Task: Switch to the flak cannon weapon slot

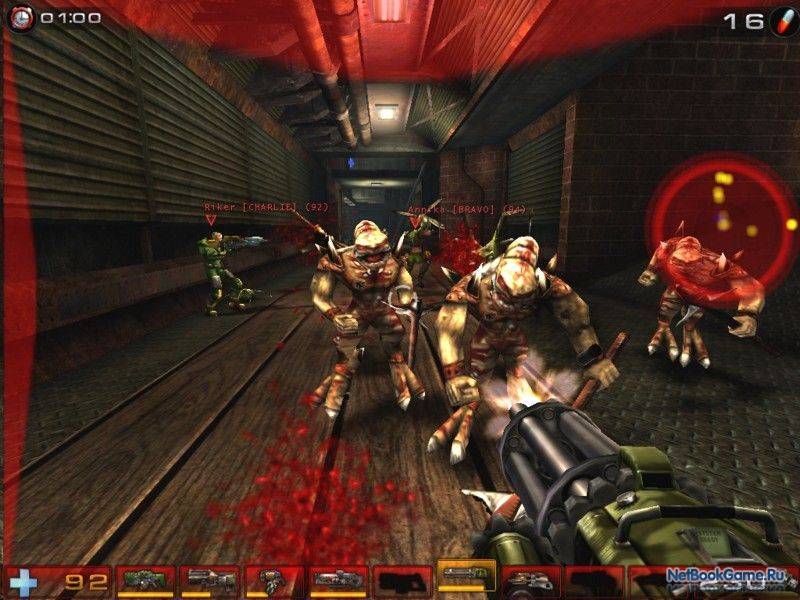Action: tap(531, 580)
